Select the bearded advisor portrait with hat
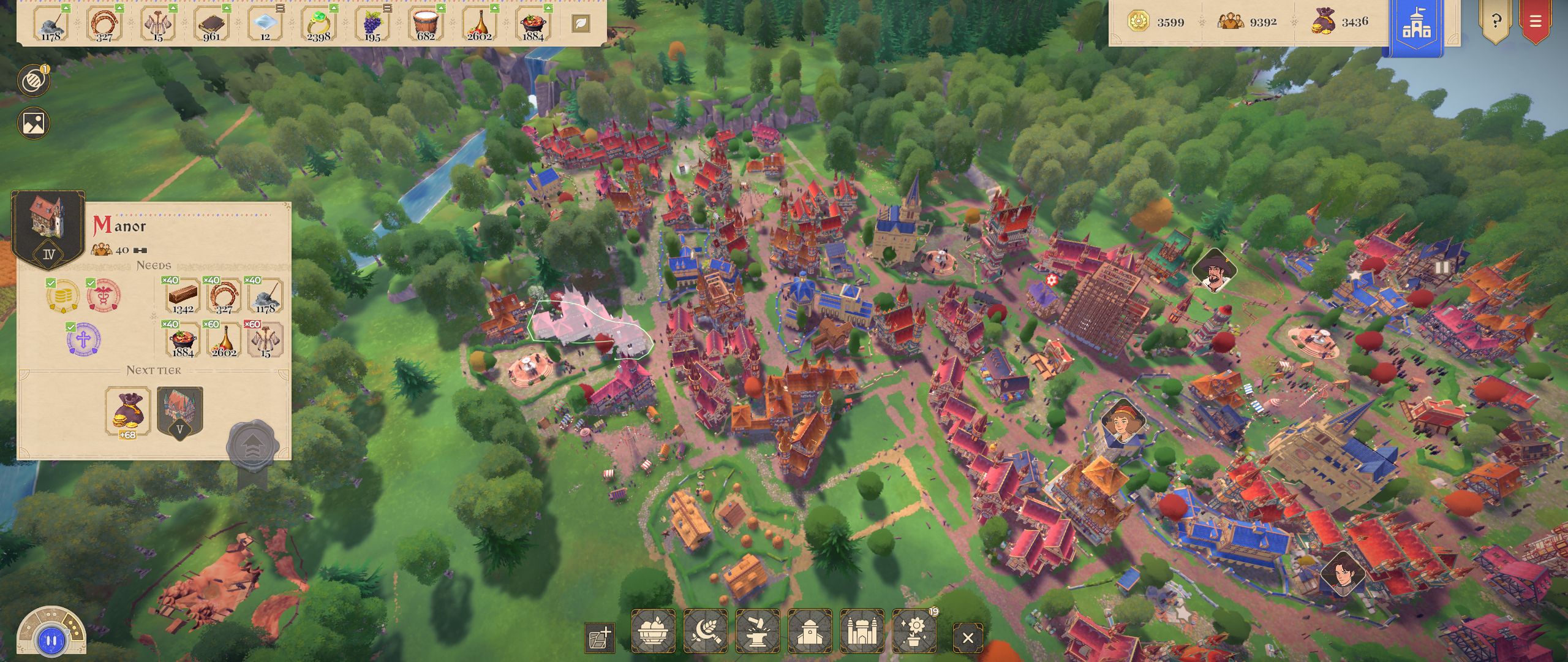 click(x=1213, y=270)
